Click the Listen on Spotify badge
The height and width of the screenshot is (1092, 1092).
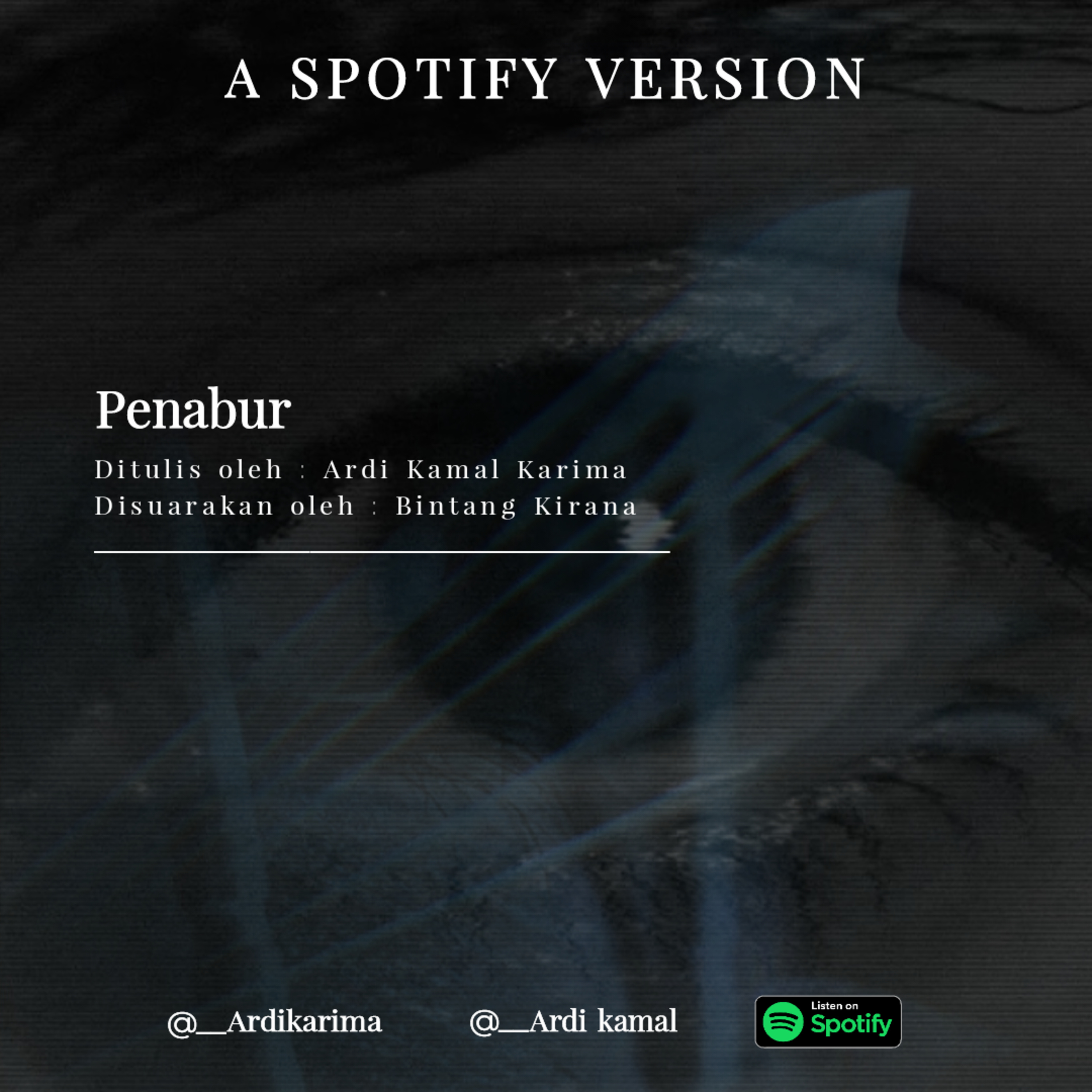point(828,1021)
